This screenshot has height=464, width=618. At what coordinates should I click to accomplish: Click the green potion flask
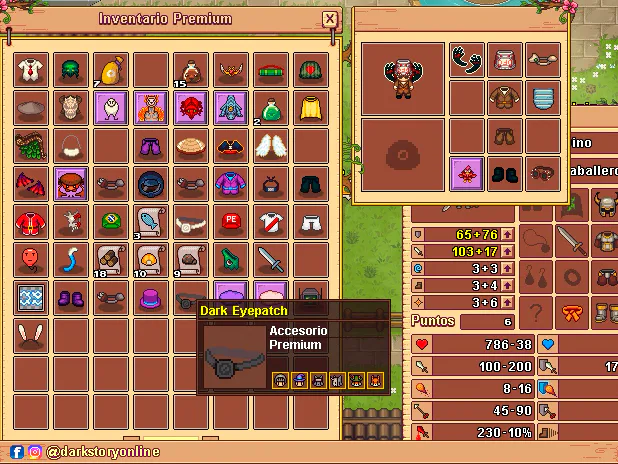(x=271, y=107)
